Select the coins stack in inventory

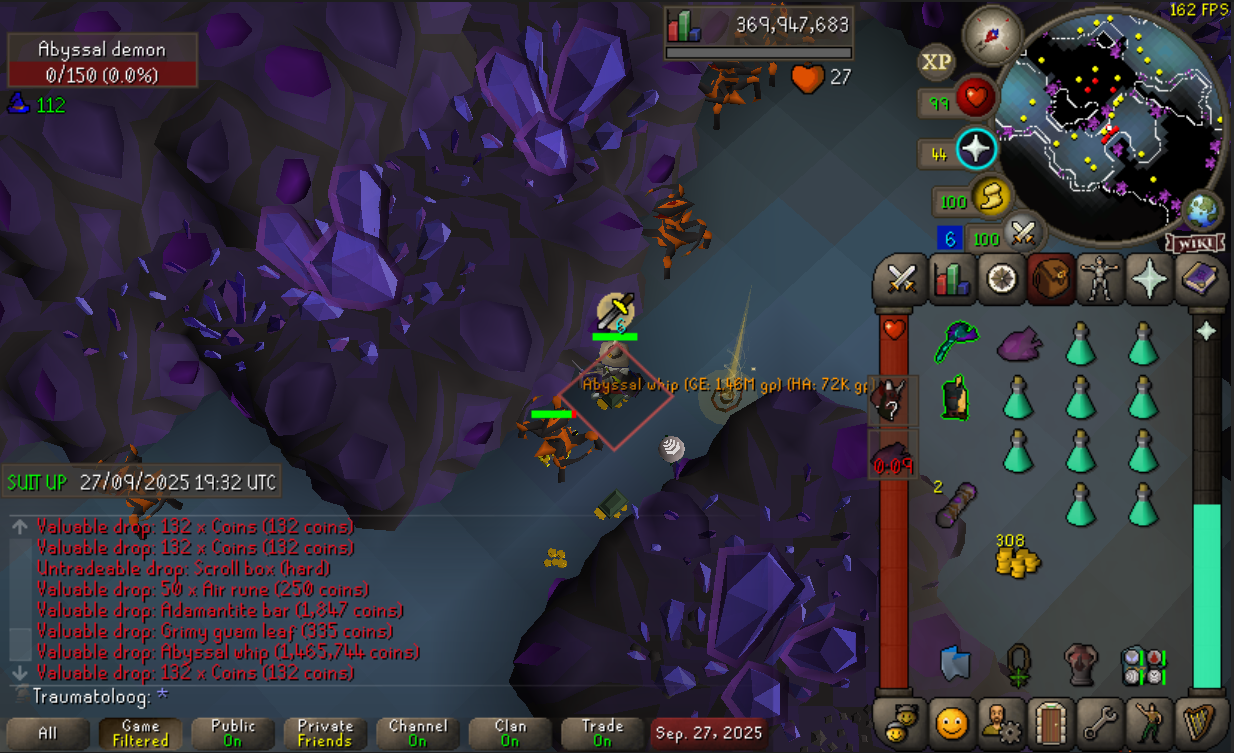pyautogui.click(x=1016, y=556)
